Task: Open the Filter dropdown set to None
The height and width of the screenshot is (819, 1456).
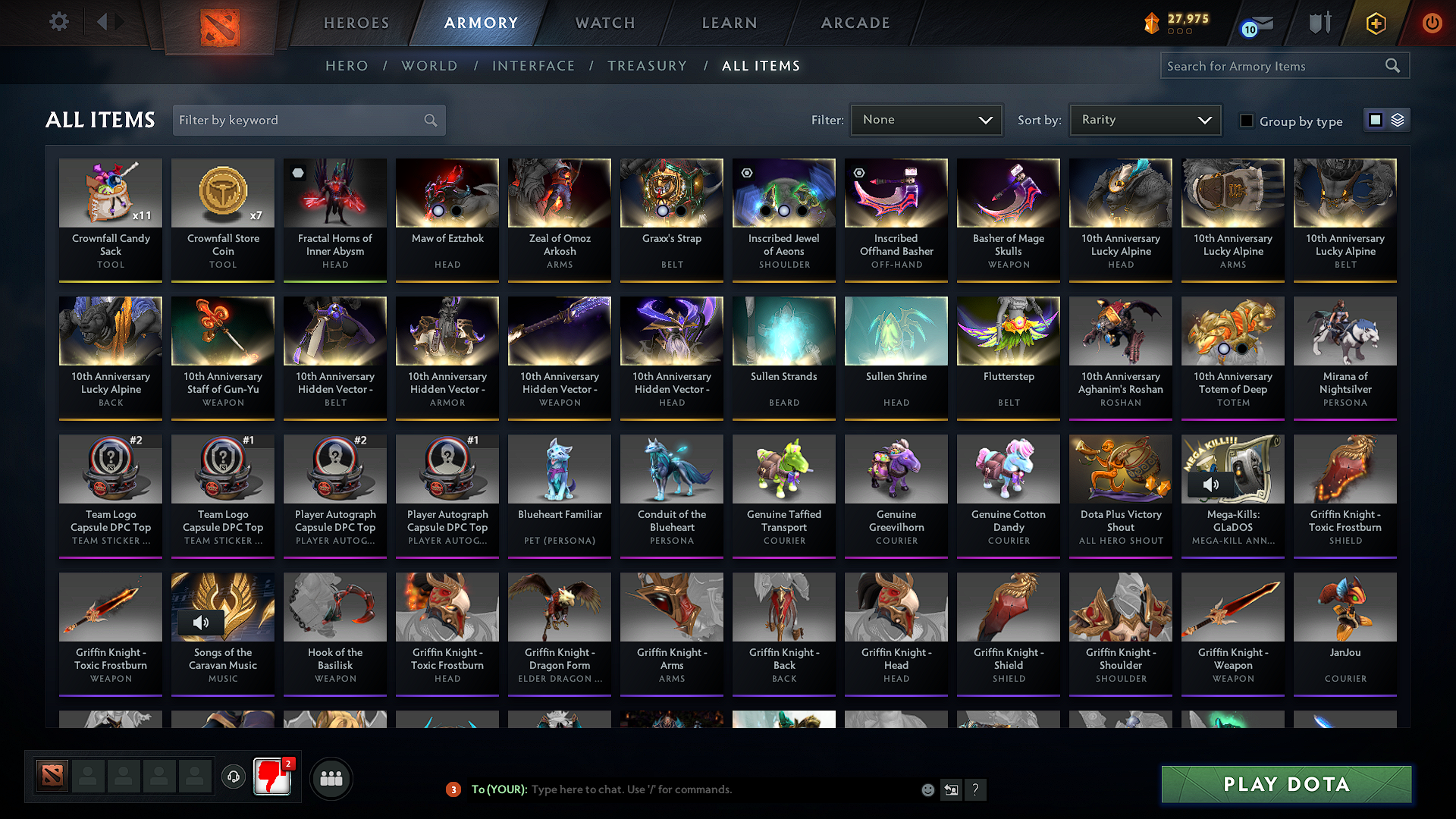Action: point(925,120)
